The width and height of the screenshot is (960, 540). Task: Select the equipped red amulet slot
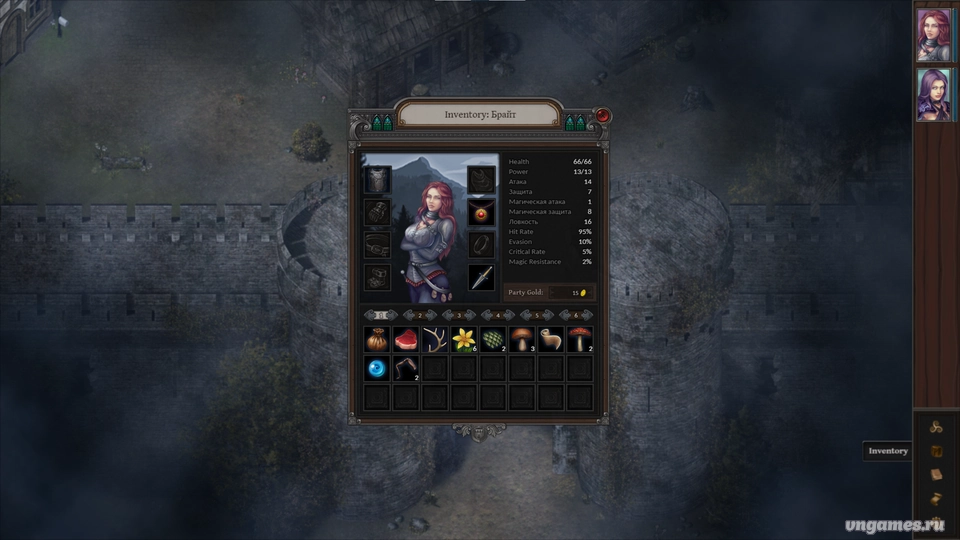click(482, 212)
